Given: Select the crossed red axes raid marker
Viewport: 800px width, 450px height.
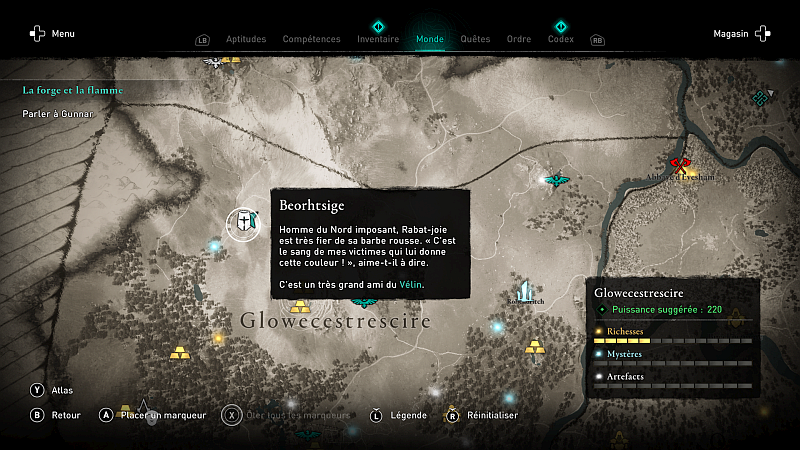Looking at the screenshot, I should pos(681,164).
